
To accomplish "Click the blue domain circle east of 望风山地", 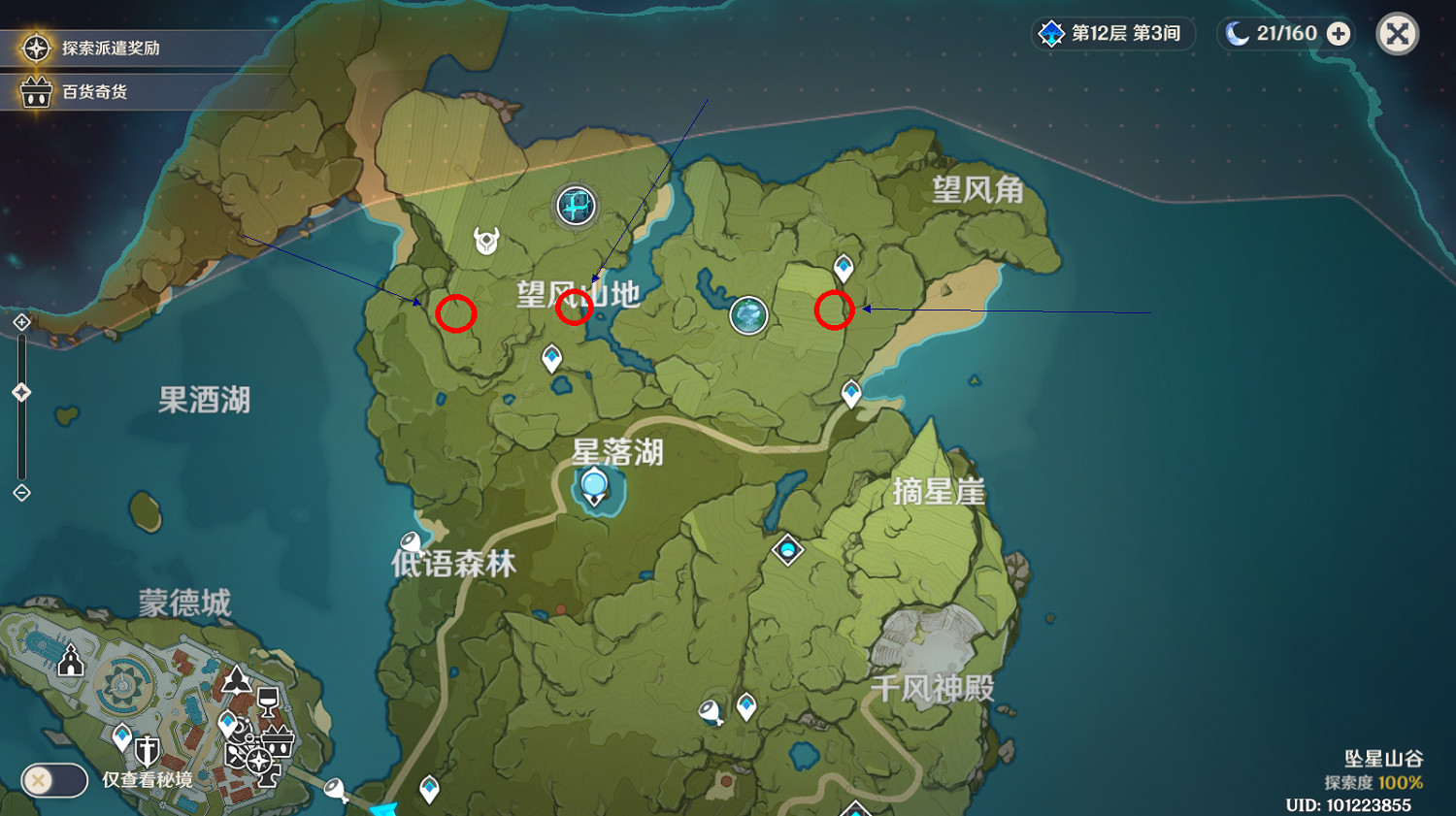I will (x=747, y=315).
